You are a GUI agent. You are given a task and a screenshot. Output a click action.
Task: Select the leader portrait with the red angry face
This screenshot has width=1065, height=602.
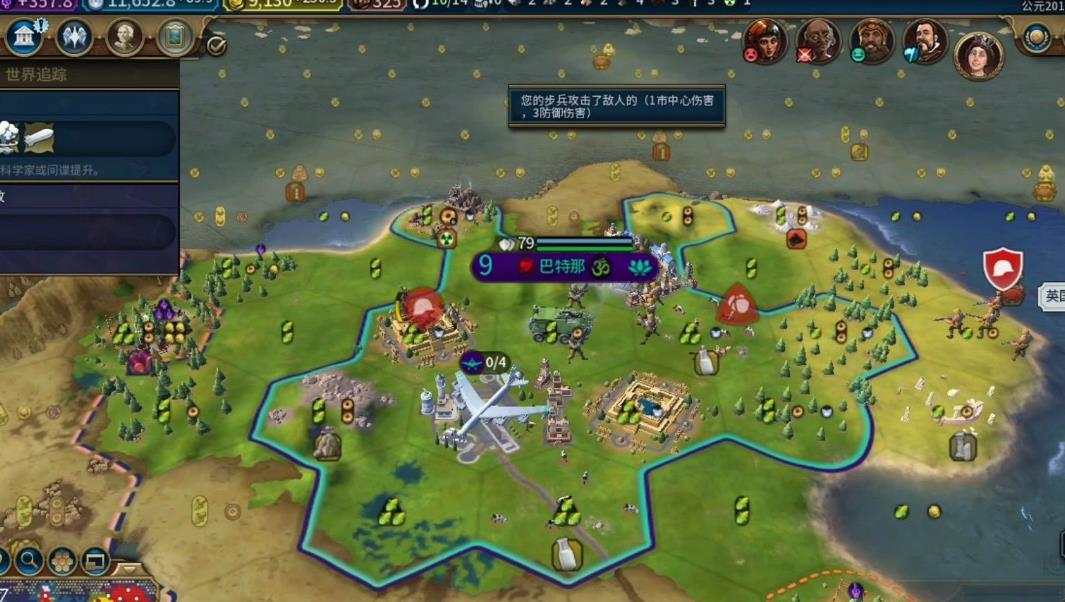[764, 42]
